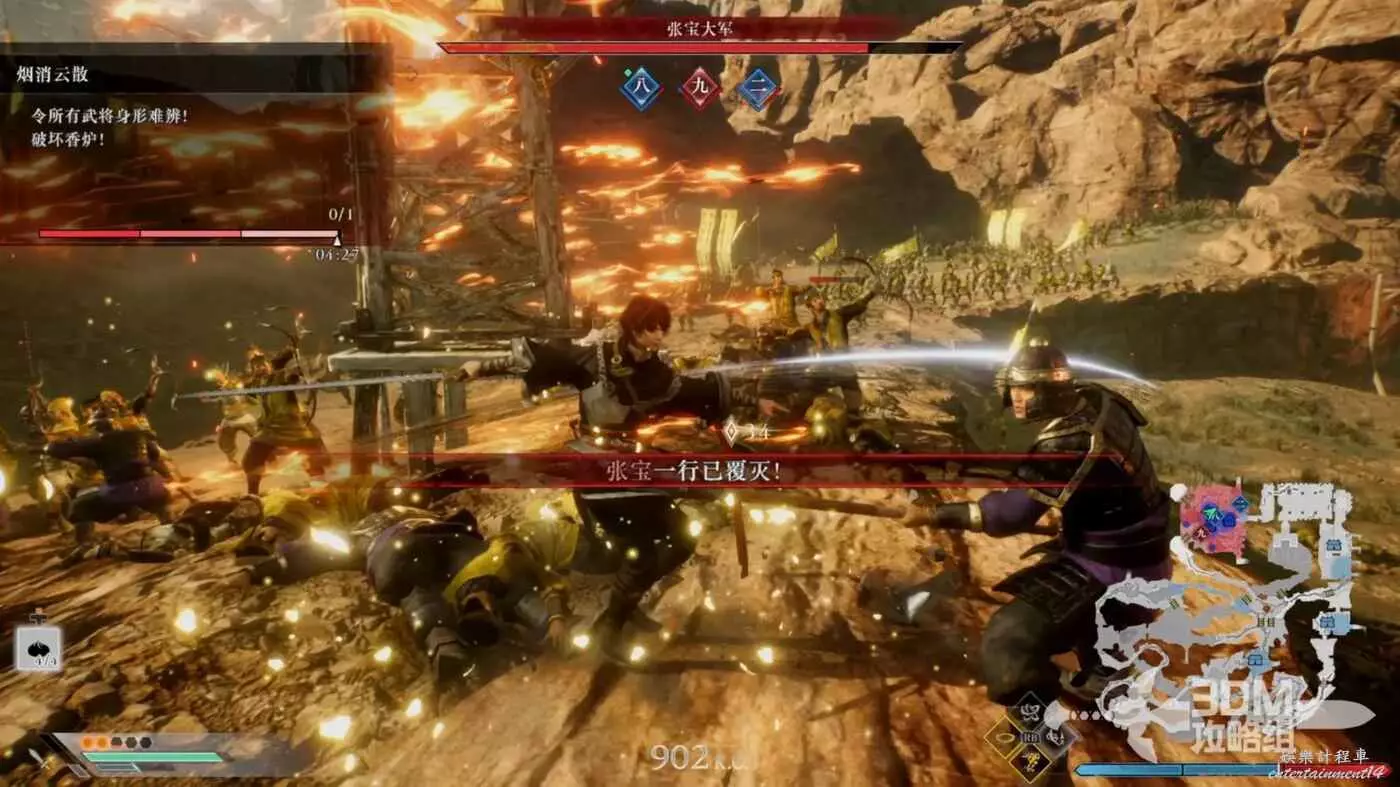
Task: Activate the top battle art diamond
Action: click(1030, 712)
